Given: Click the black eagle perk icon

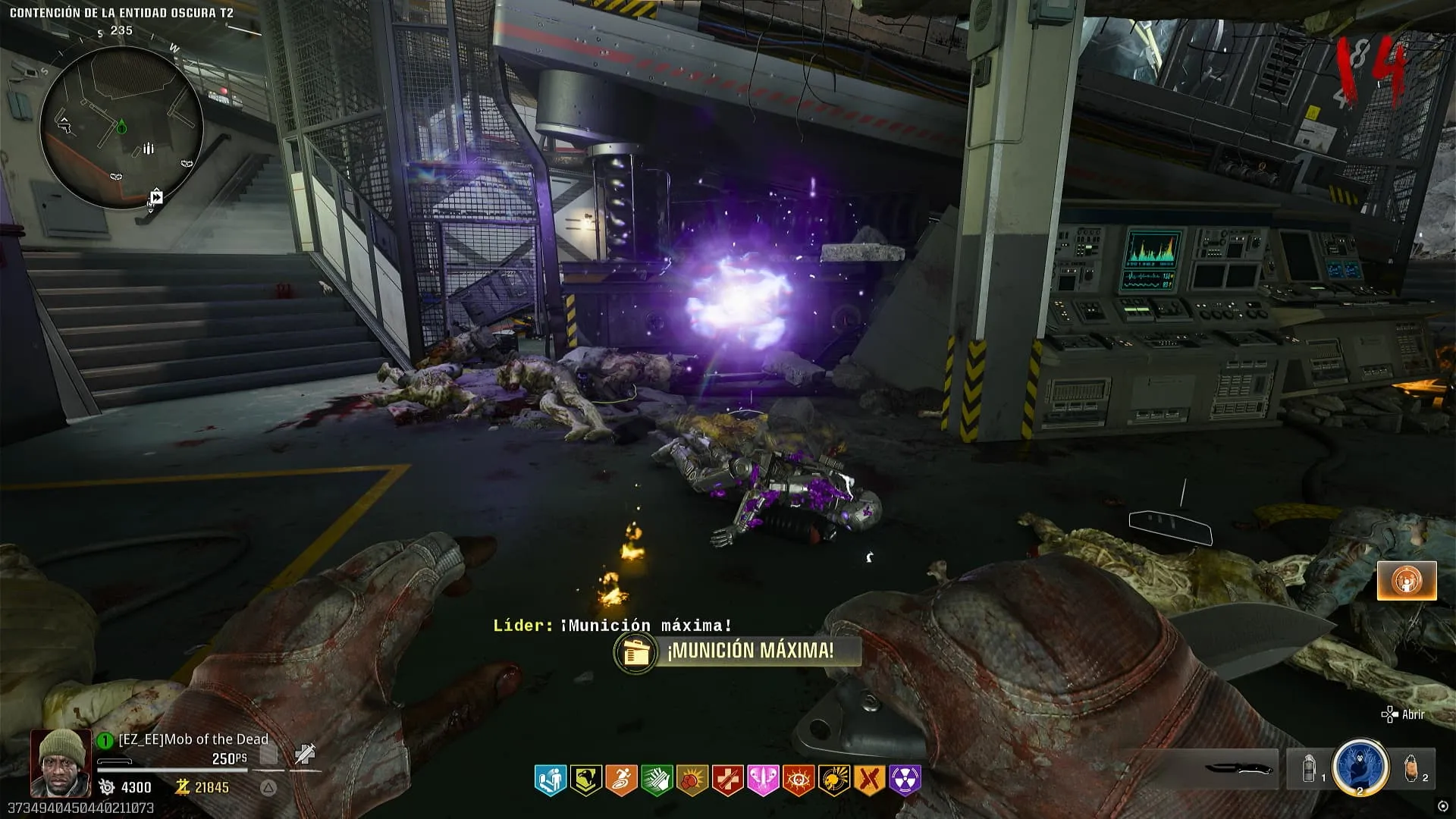Looking at the screenshot, I should tap(586, 780).
